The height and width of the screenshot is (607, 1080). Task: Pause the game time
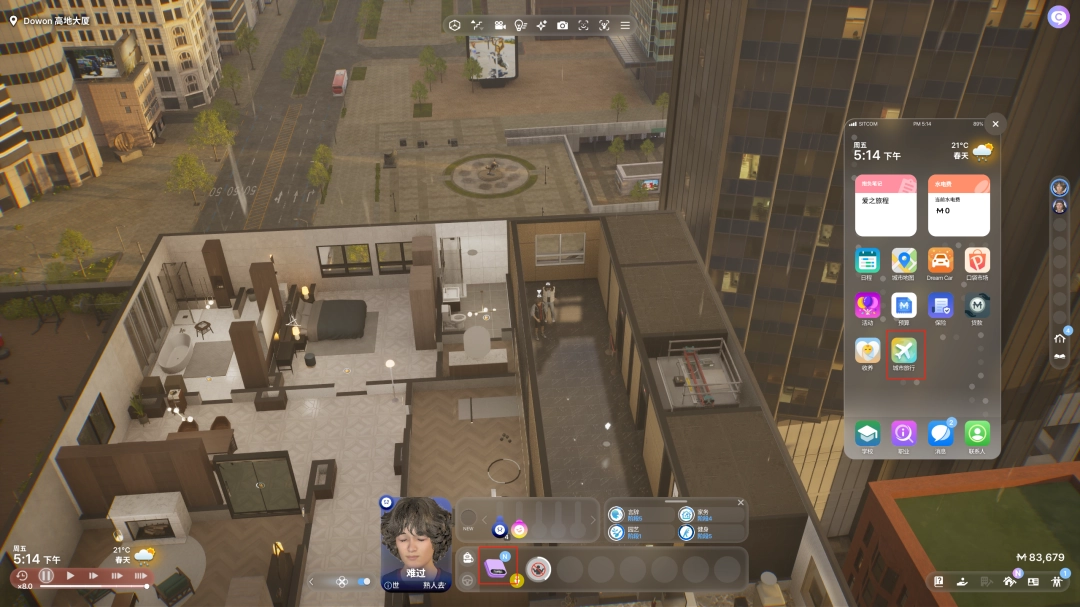pos(46,576)
